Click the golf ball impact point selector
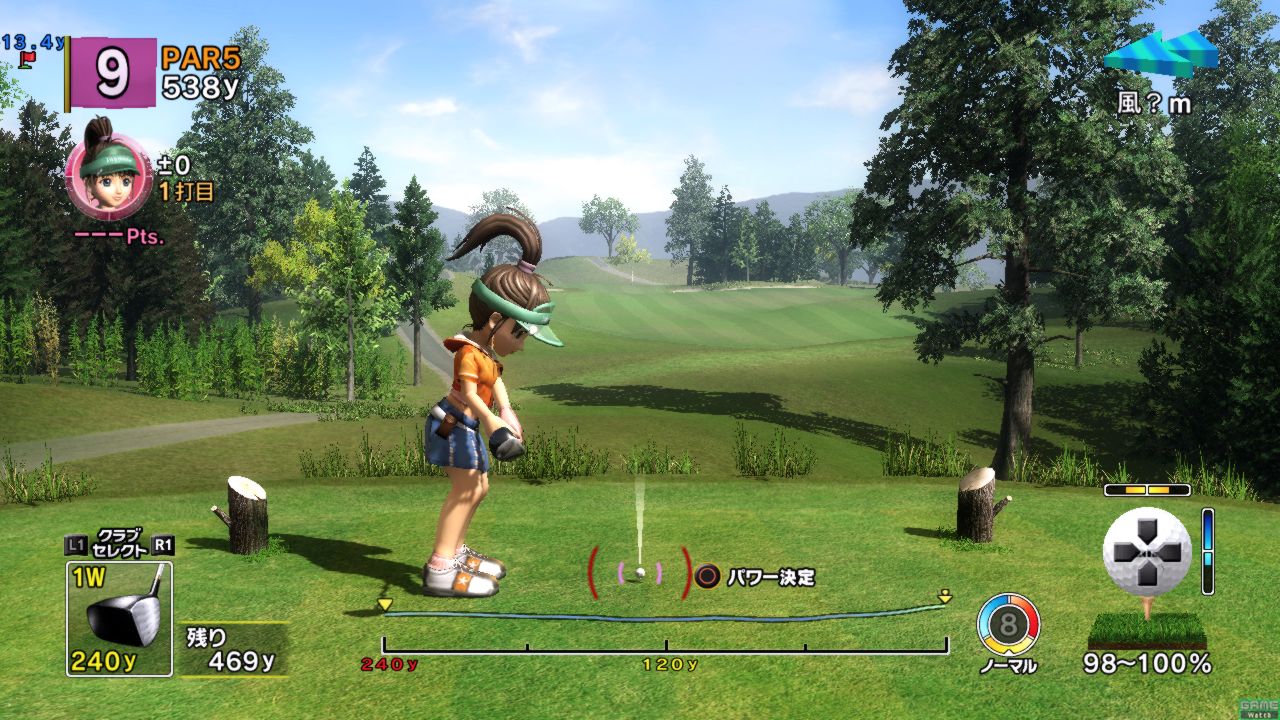 tap(1146, 551)
